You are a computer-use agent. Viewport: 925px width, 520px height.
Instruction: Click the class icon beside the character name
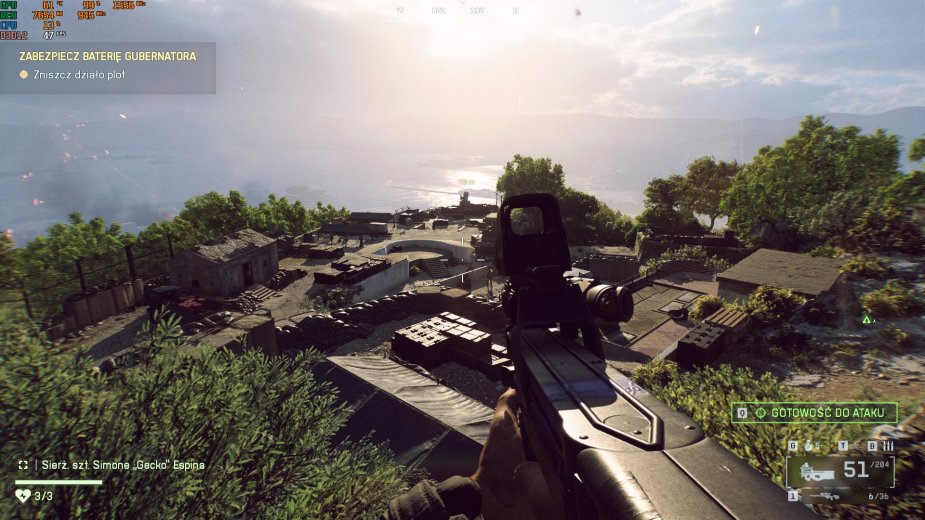23,465
